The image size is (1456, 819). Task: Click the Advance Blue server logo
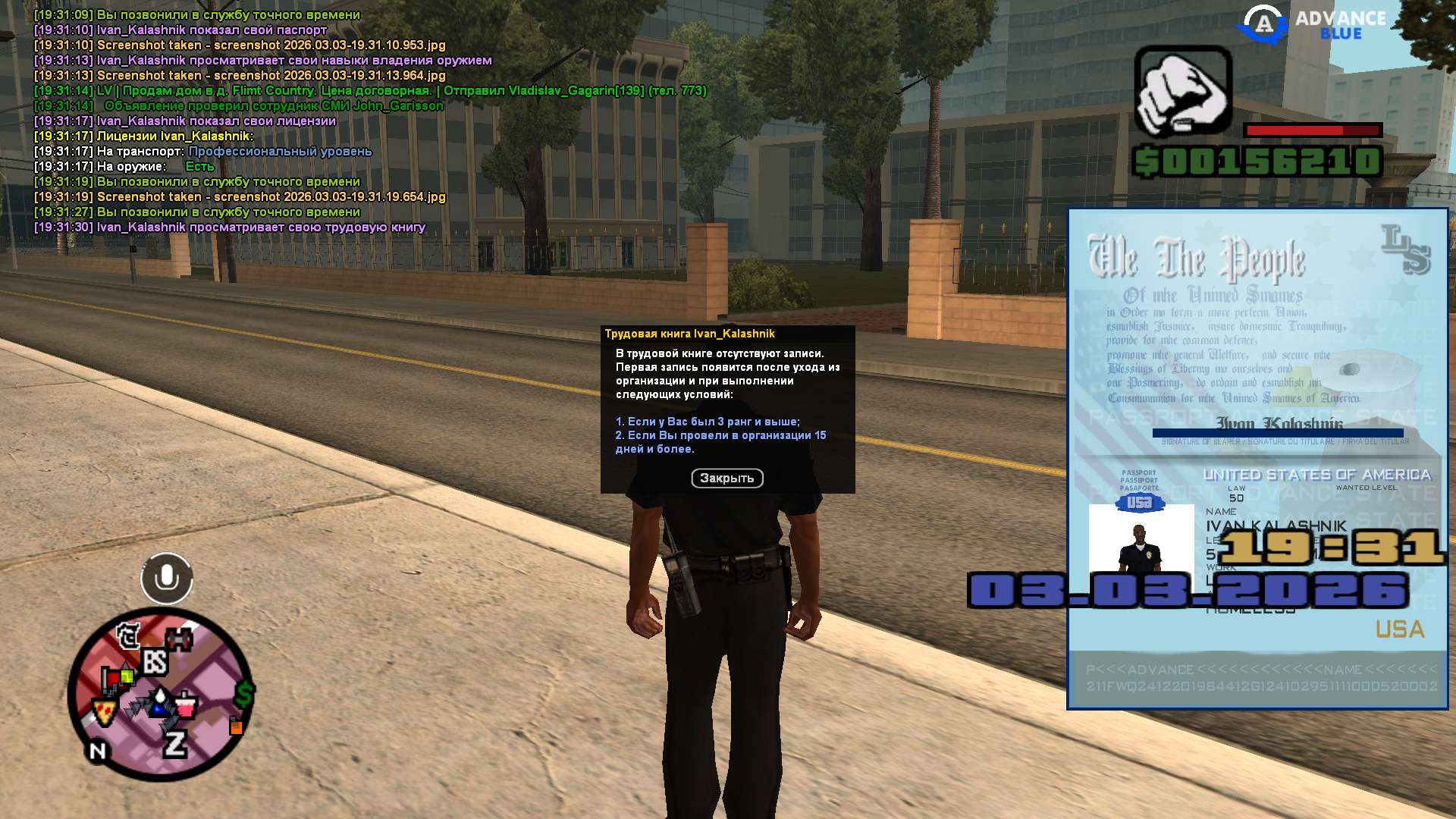click(1312, 25)
